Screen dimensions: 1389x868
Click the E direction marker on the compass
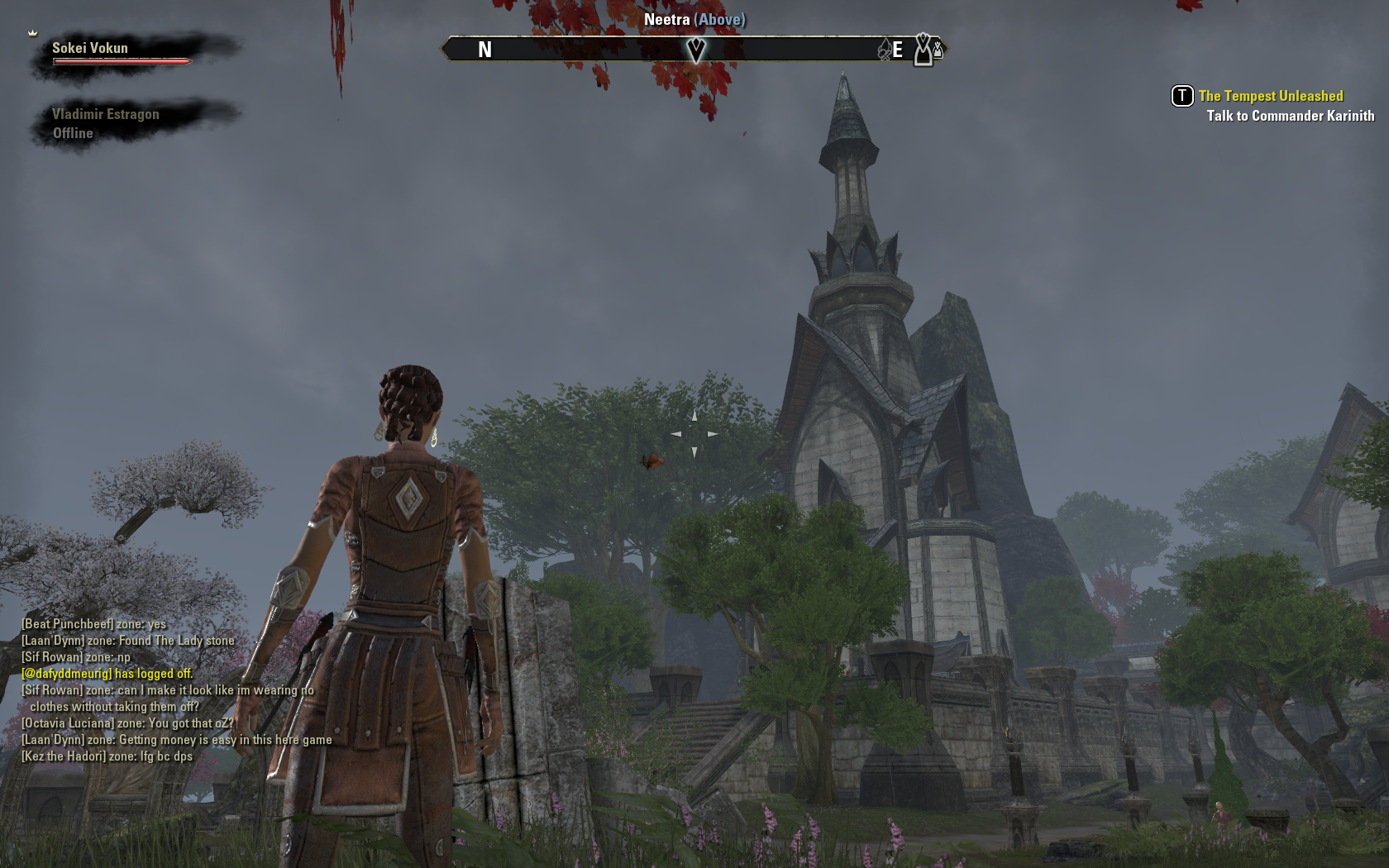pos(898,50)
